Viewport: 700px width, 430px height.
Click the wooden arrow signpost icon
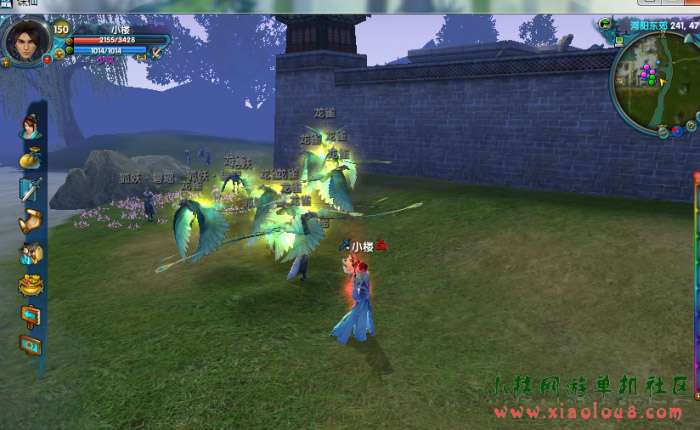coord(30,316)
